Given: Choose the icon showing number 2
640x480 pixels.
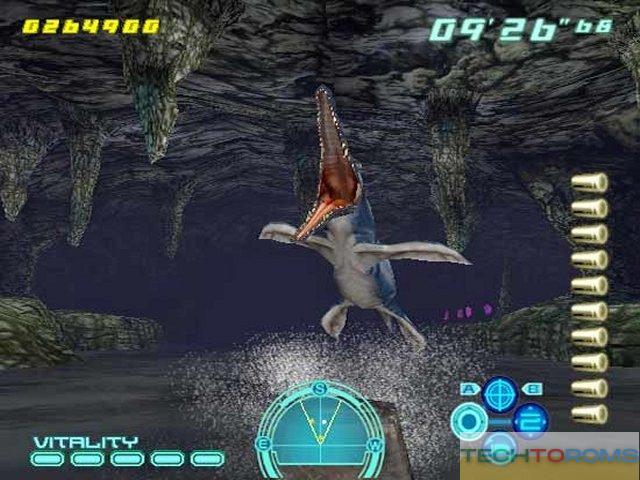Looking at the screenshot, I should (530, 420).
